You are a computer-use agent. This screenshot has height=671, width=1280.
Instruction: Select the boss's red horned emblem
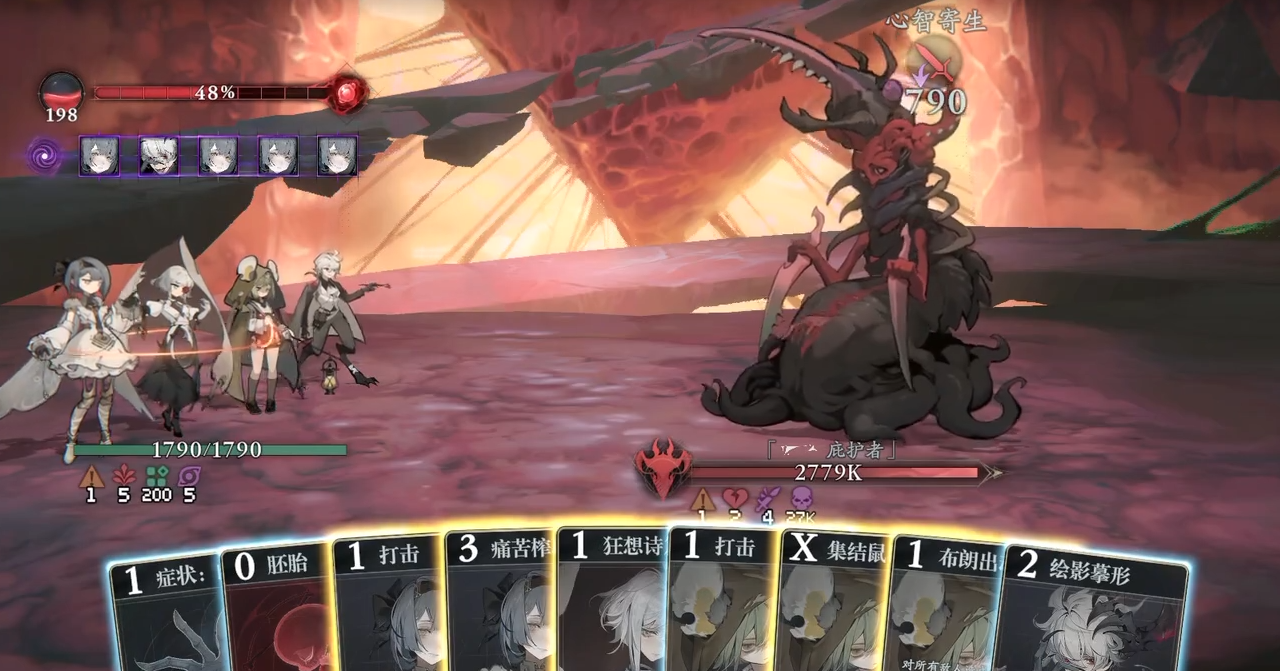(x=661, y=468)
